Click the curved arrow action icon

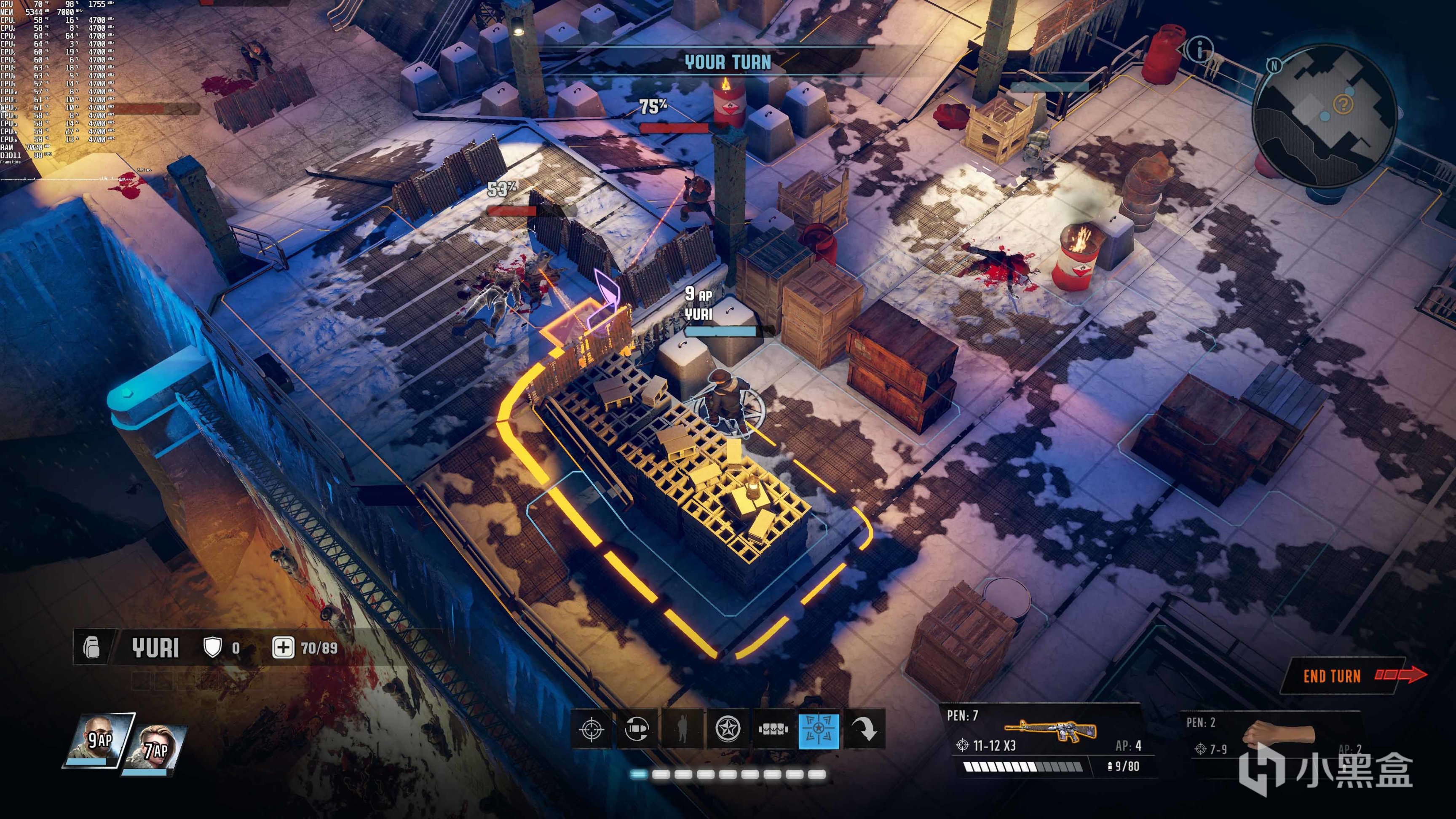pos(864,729)
